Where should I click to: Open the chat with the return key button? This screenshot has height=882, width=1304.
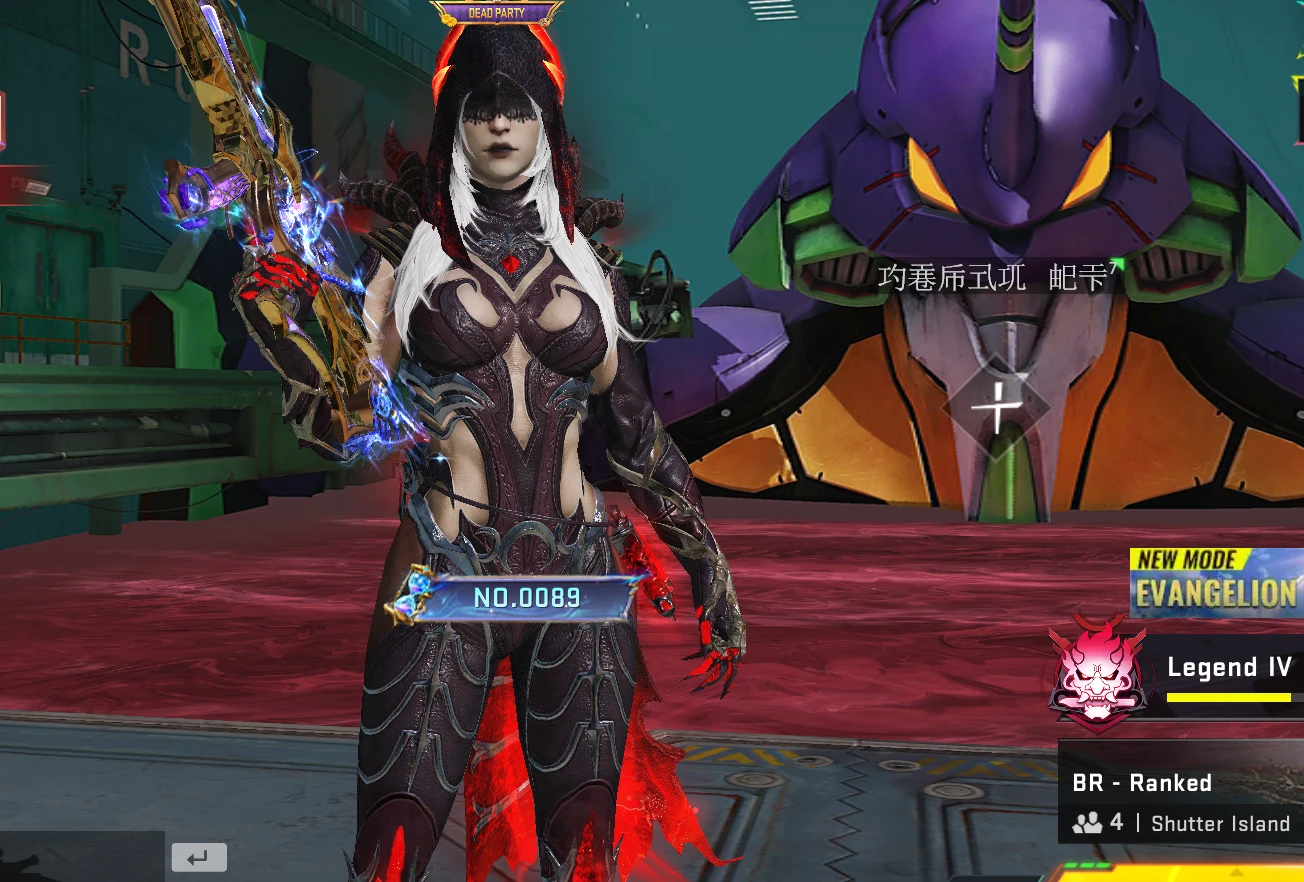point(199,857)
